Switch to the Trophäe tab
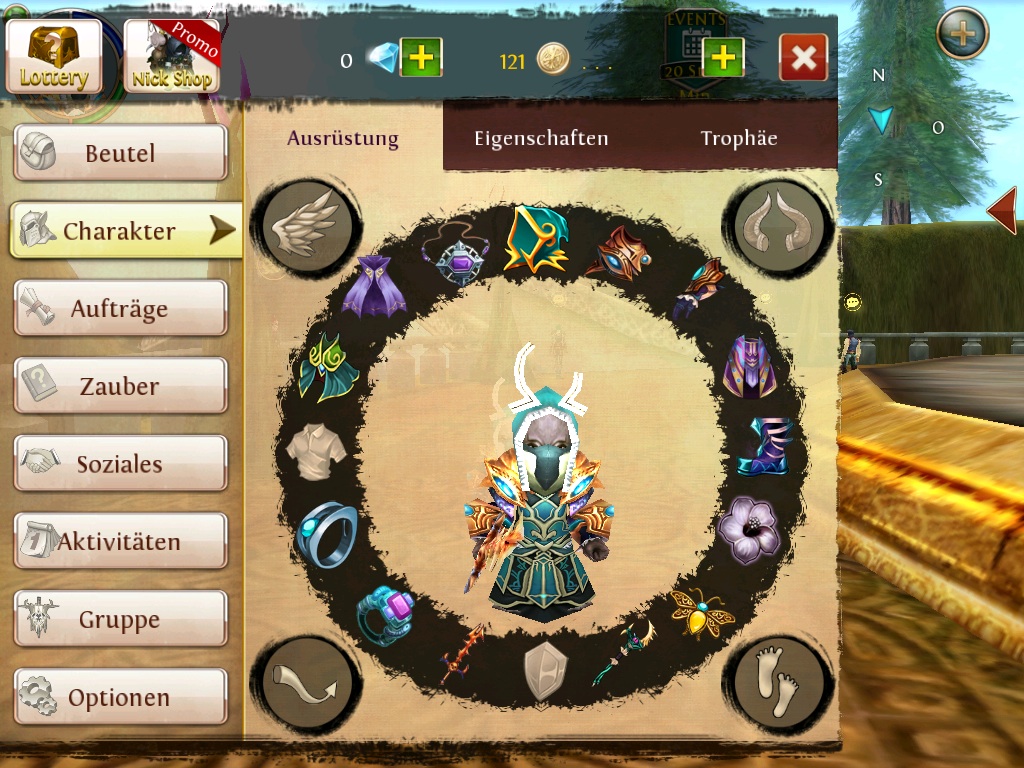 (739, 138)
